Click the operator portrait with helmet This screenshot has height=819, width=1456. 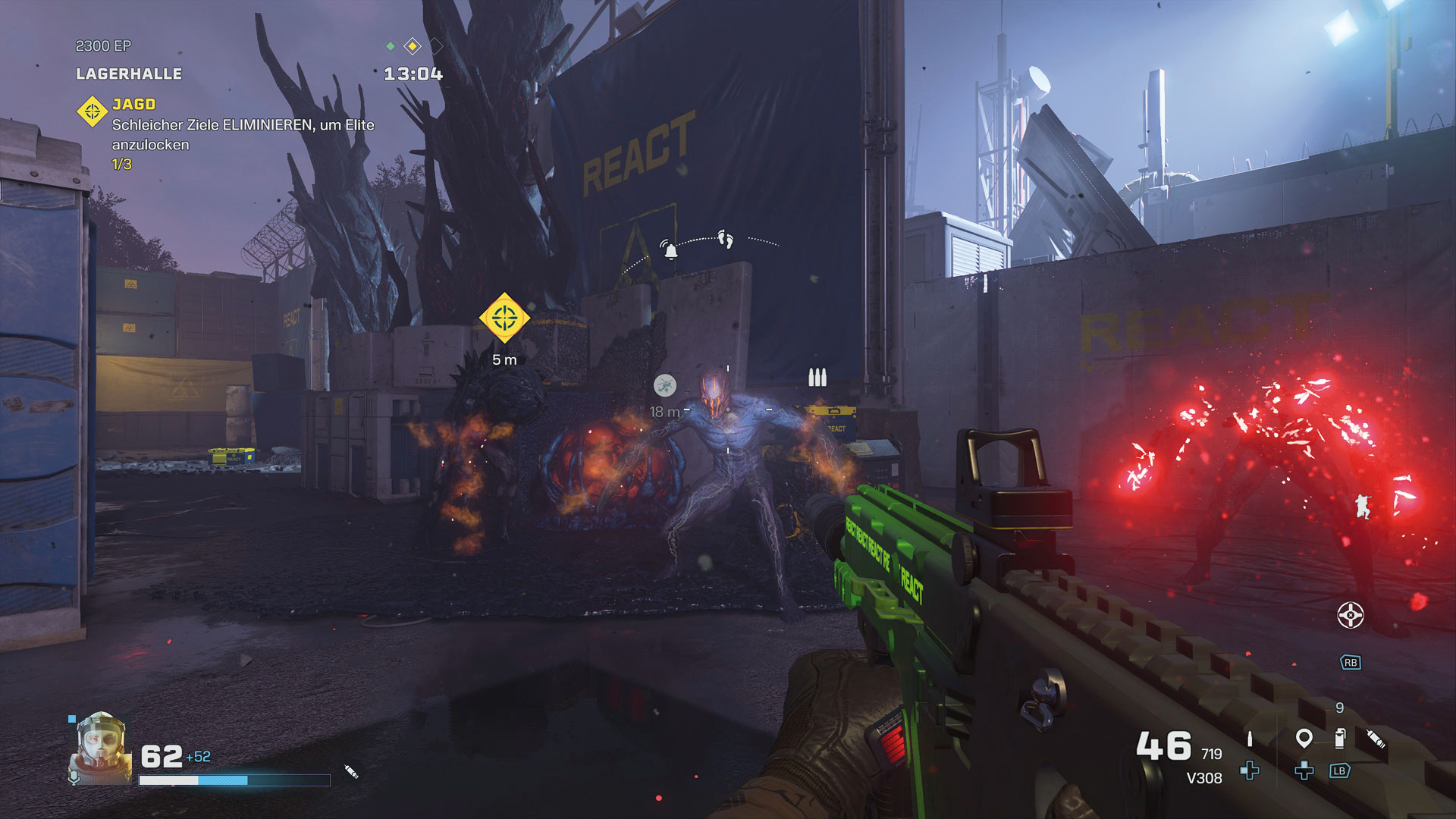pos(100,748)
